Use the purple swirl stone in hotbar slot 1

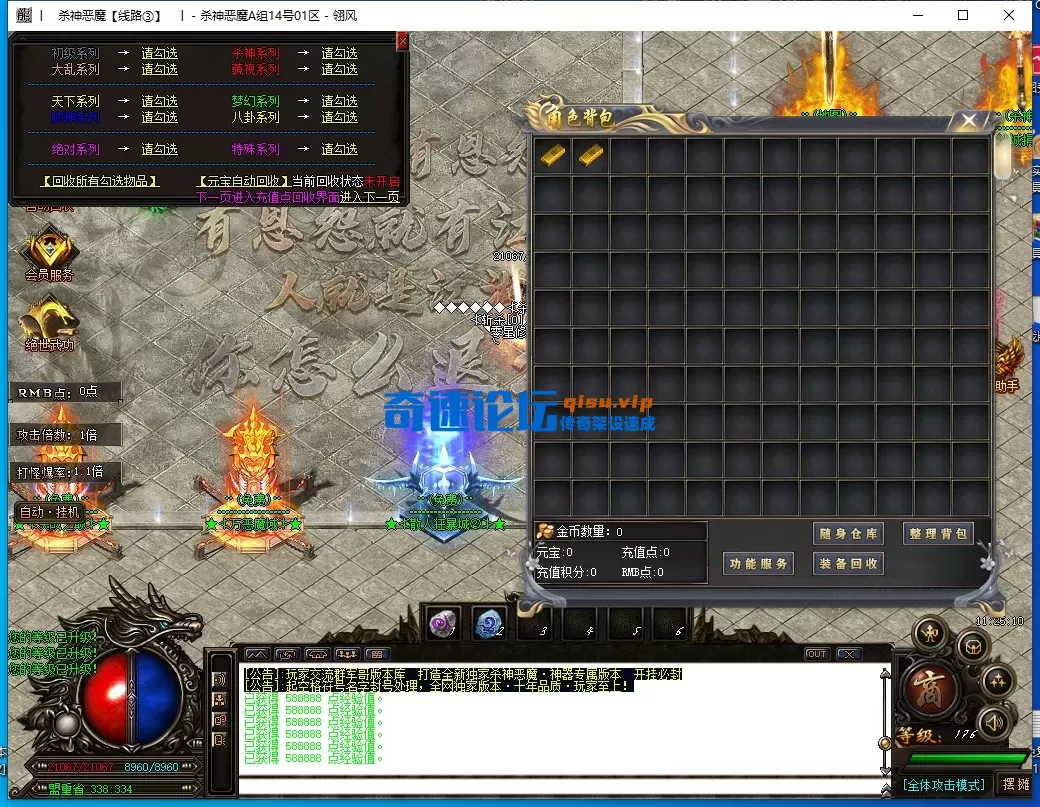(x=442, y=623)
